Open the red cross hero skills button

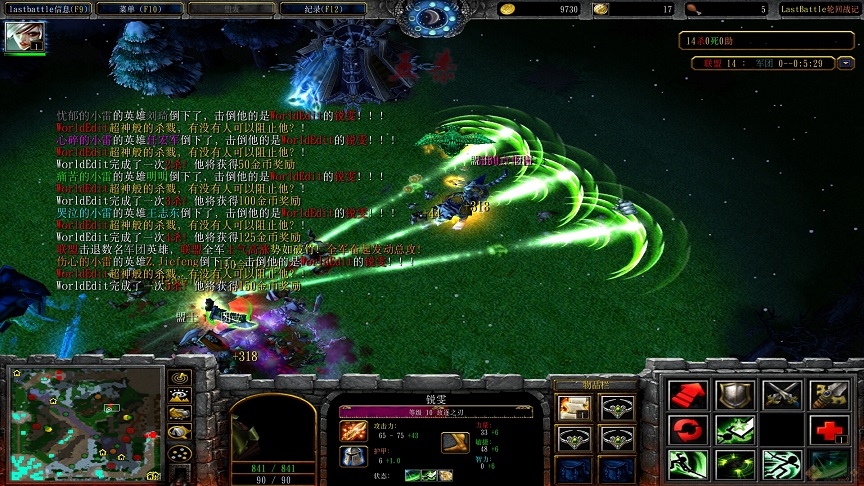[829, 430]
